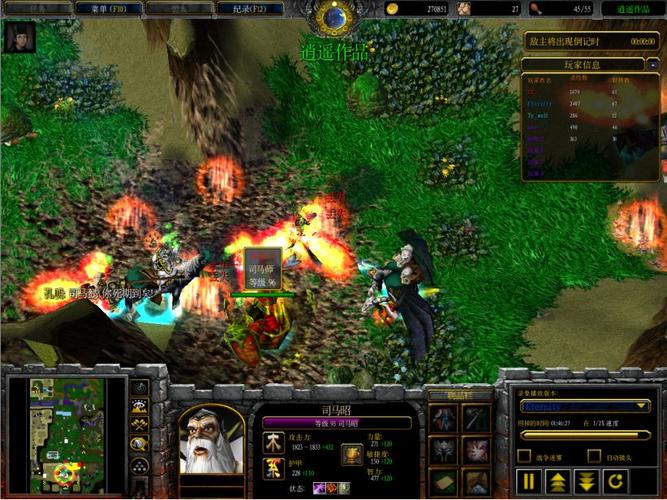This screenshot has width=667, height=500.
Task: Click the day-night clock orb
Action: coord(333,16)
